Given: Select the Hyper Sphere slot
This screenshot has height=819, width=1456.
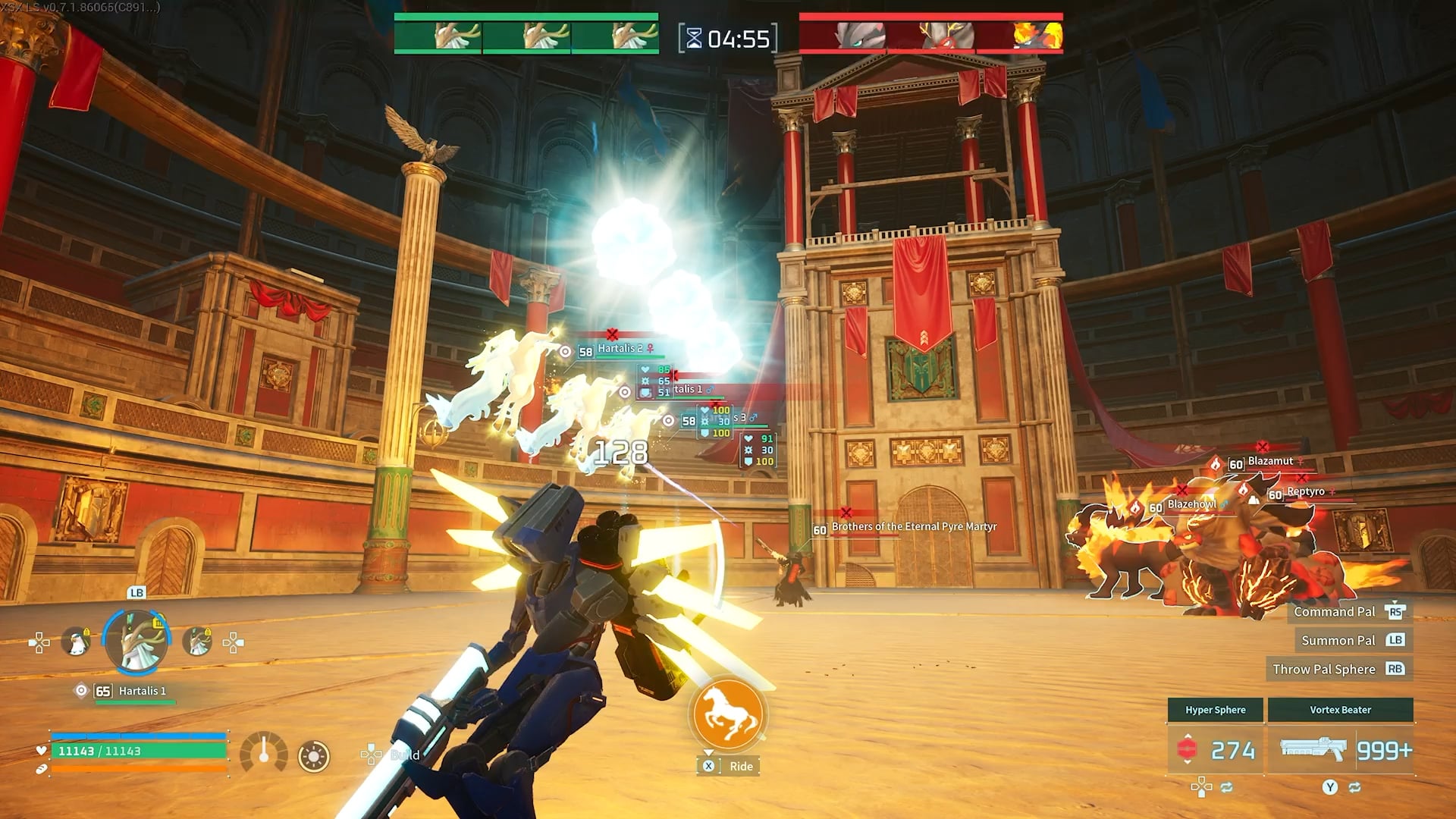Looking at the screenshot, I should tap(1215, 749).
